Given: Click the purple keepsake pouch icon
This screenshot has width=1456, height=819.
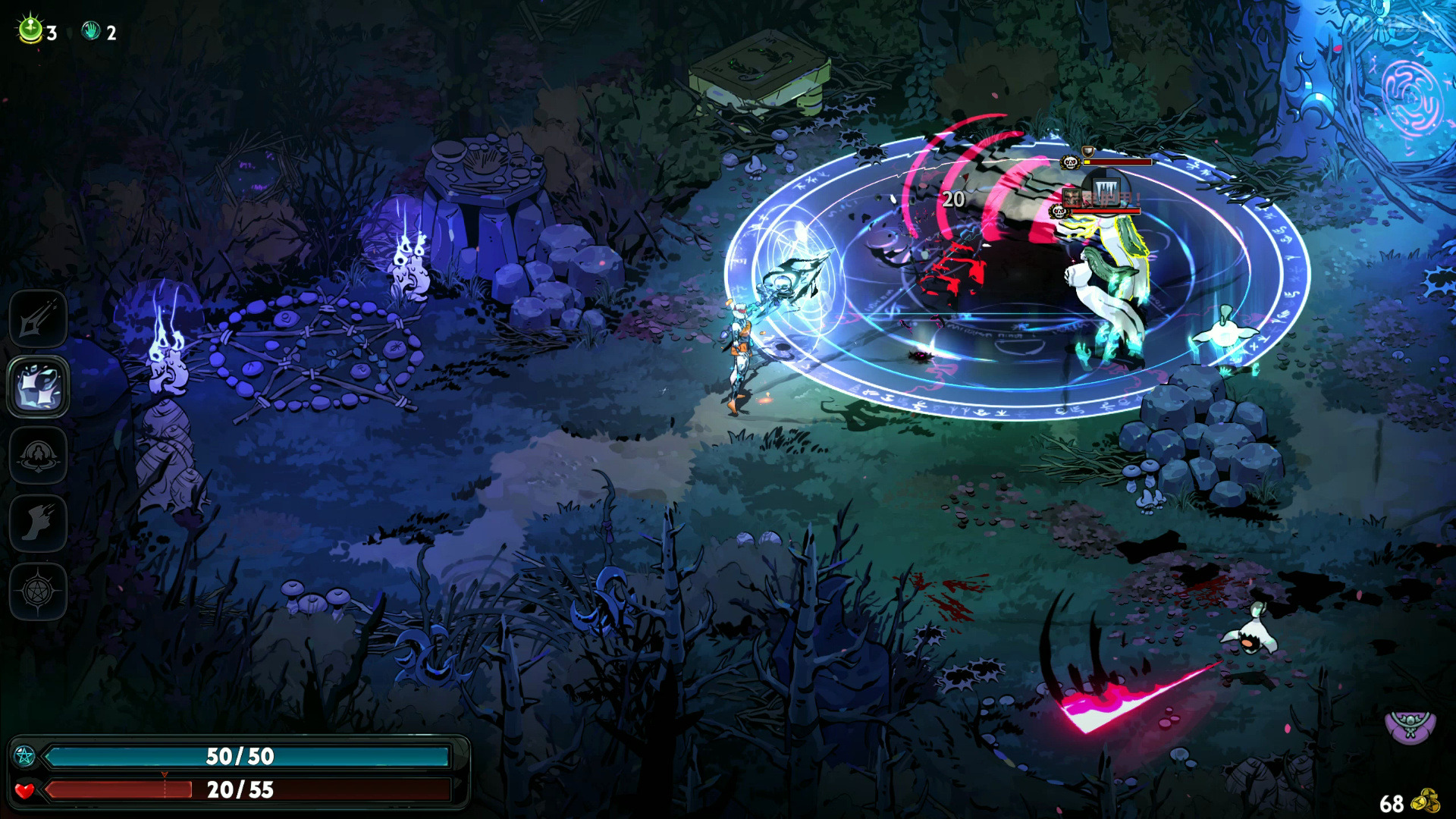Looking at the screenshot, I should point(1410,726).
